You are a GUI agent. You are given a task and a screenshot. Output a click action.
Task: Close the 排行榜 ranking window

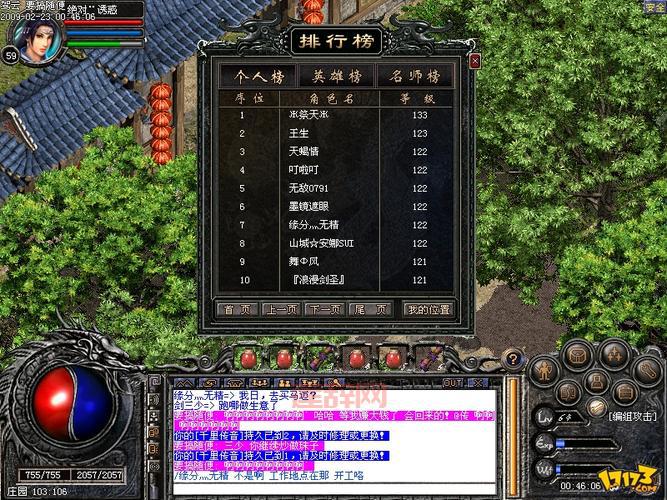click(x=475, y=61)
